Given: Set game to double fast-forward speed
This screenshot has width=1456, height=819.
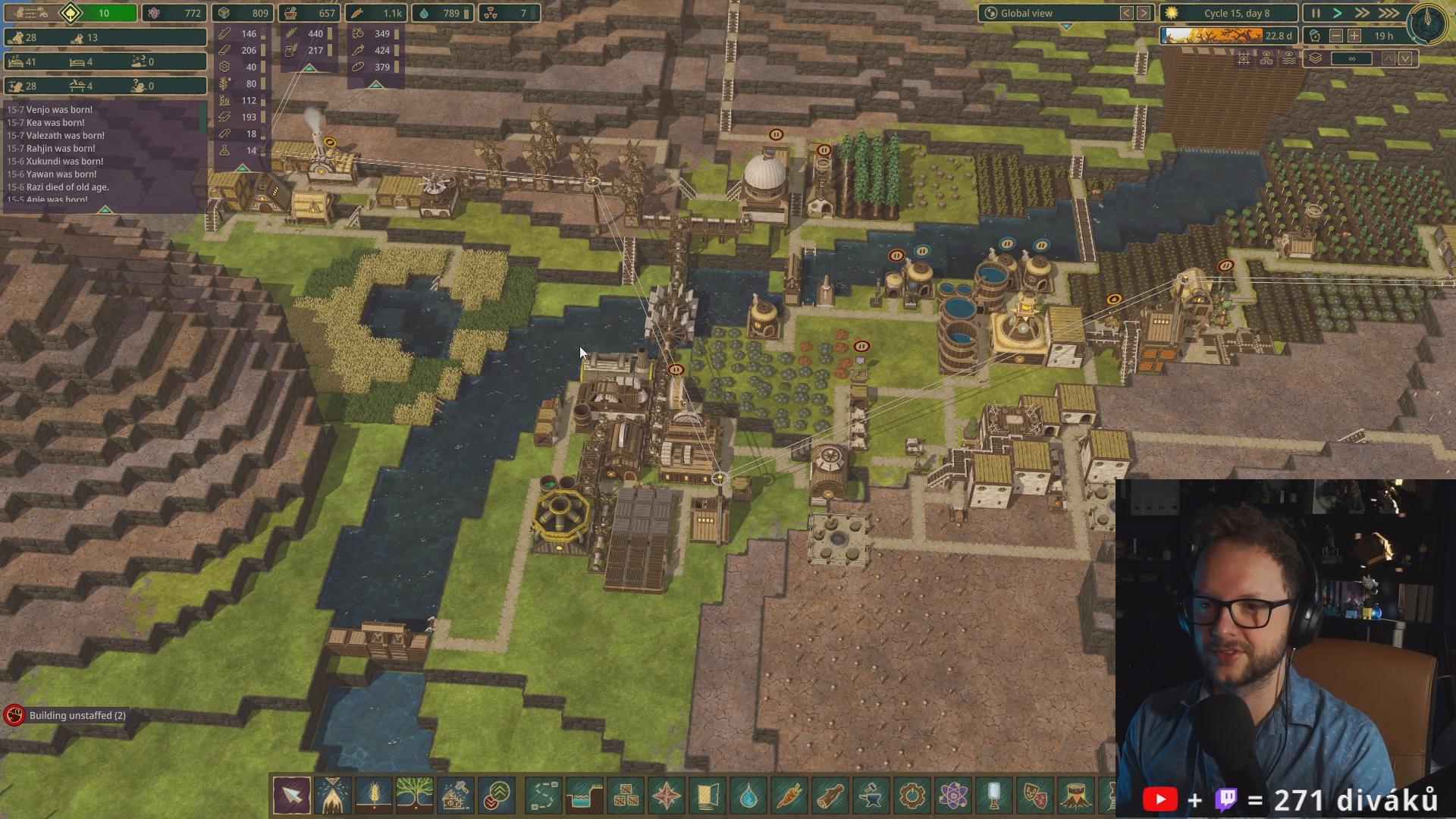Looking at the screenshot, I should (1362, 13).
